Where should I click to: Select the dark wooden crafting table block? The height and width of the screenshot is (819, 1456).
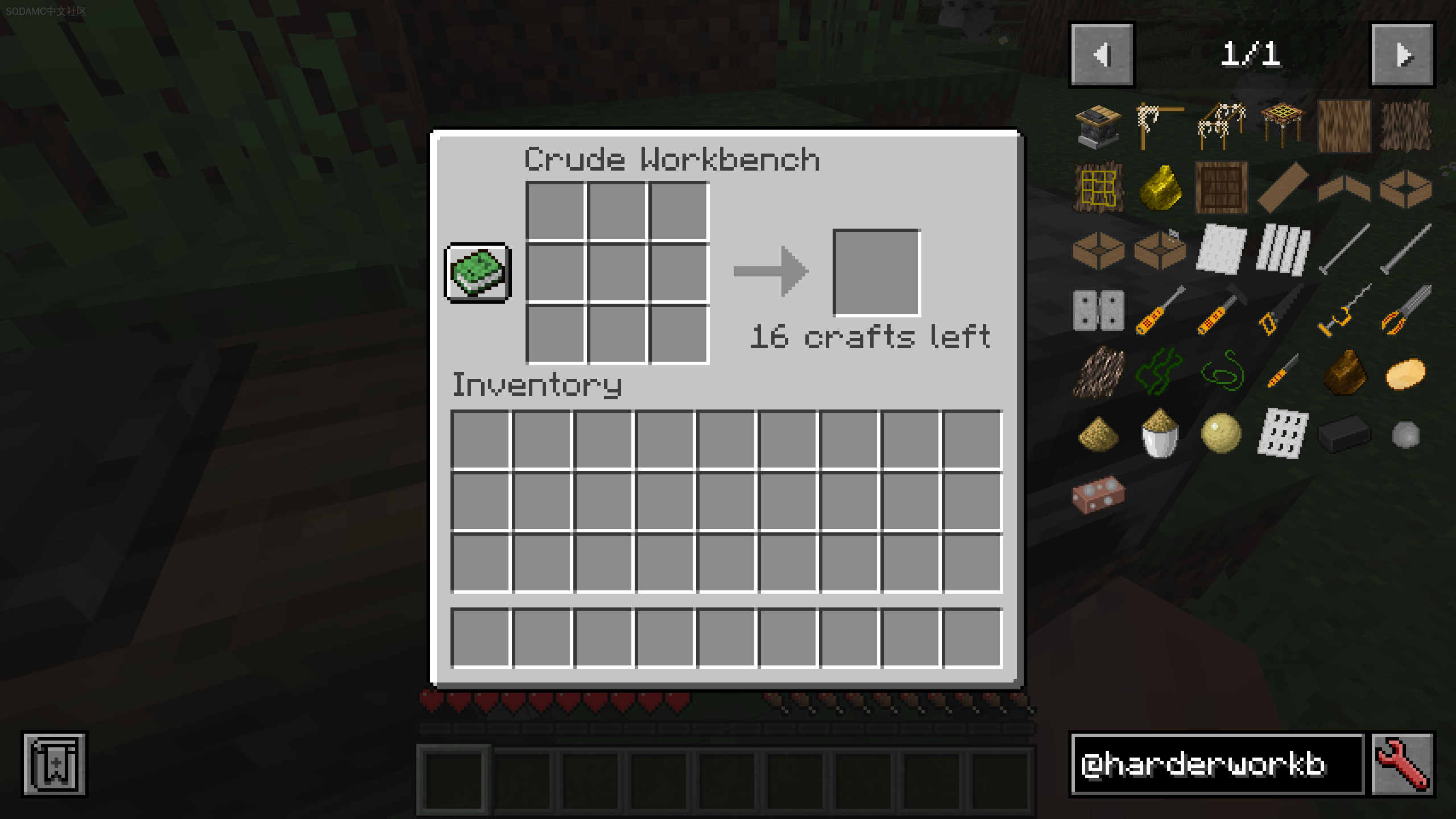[1221, 187]
